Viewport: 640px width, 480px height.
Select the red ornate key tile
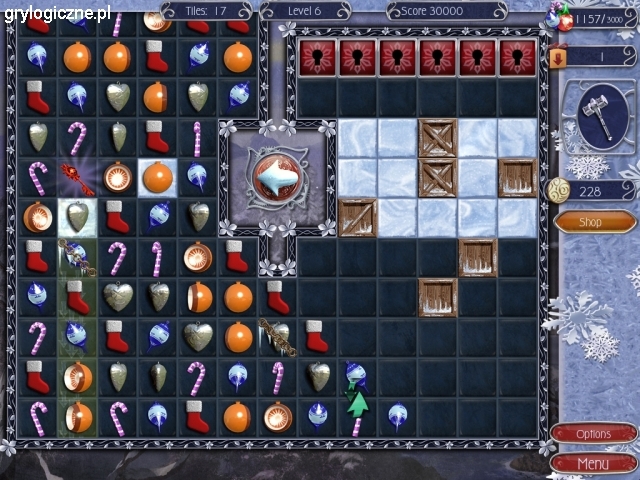76,177
